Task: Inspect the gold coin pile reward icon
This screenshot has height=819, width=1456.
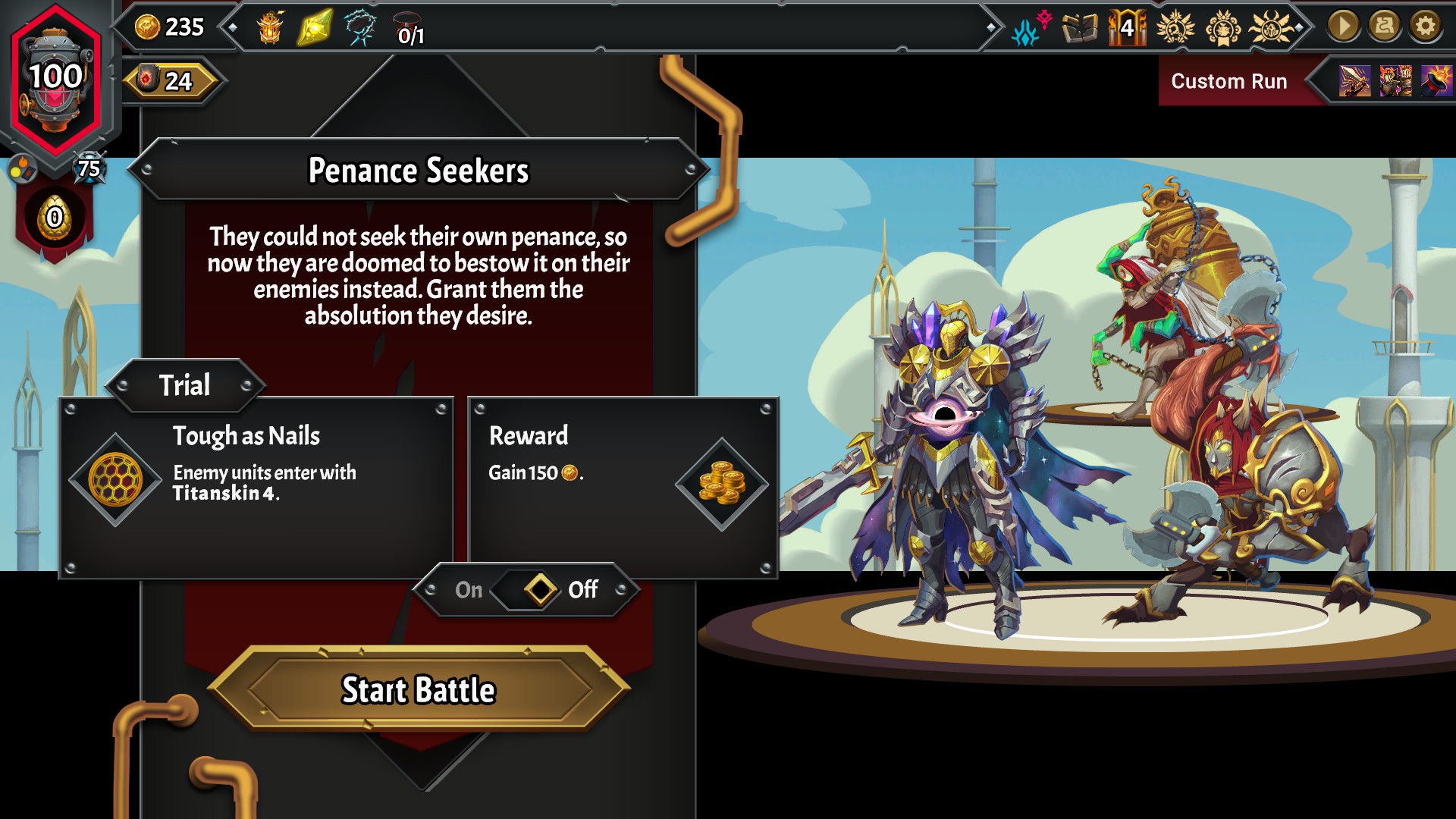Action: point(721,483)
